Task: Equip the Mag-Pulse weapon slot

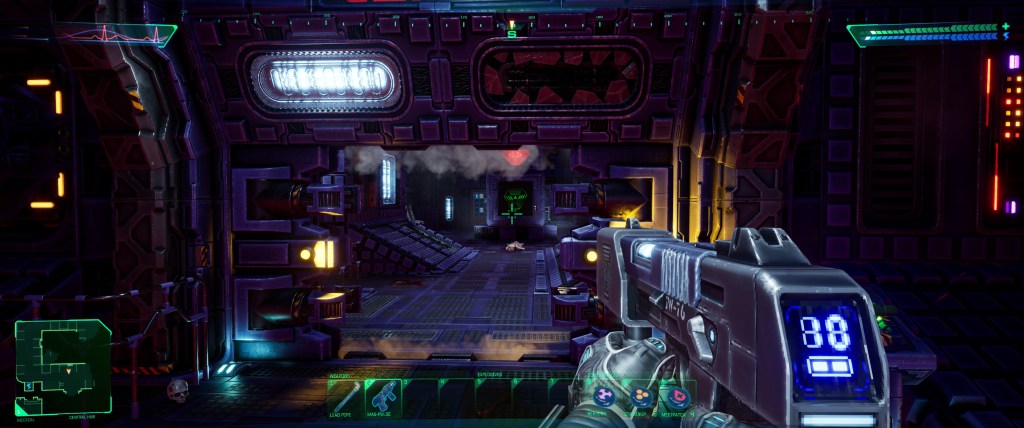Action: pos(382,397)
